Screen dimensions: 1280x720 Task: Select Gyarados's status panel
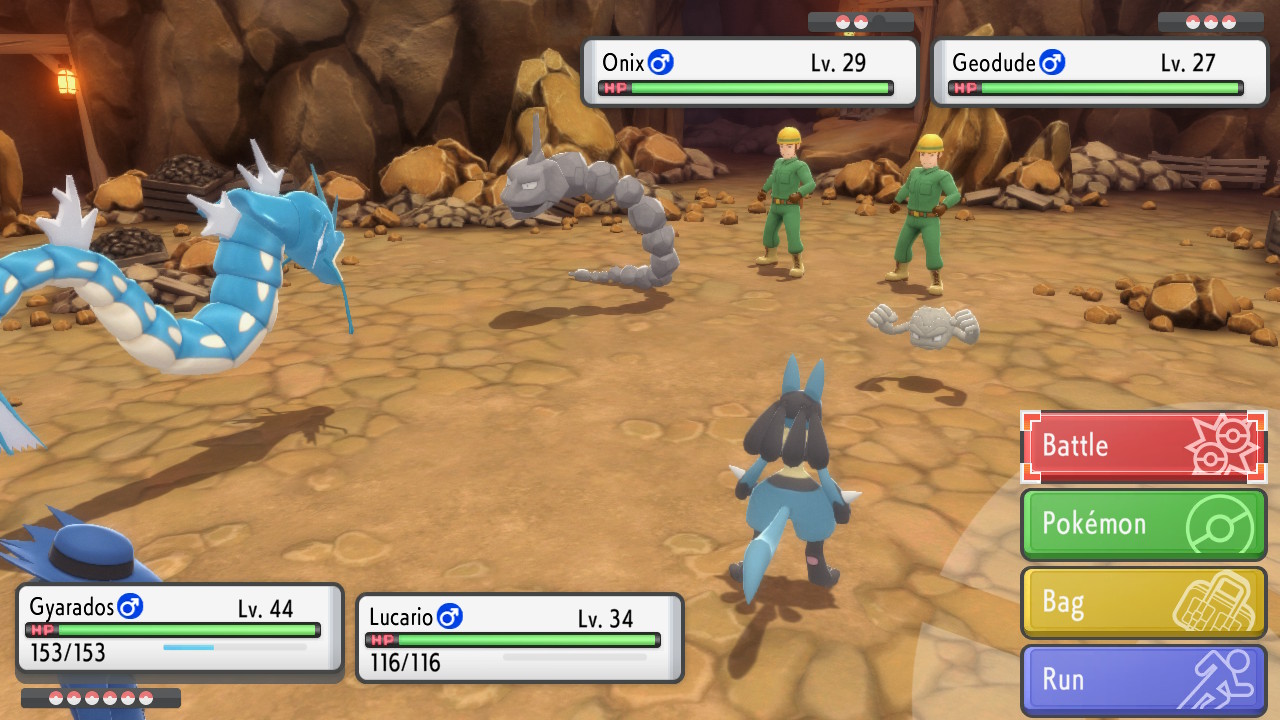coord(180,628)
